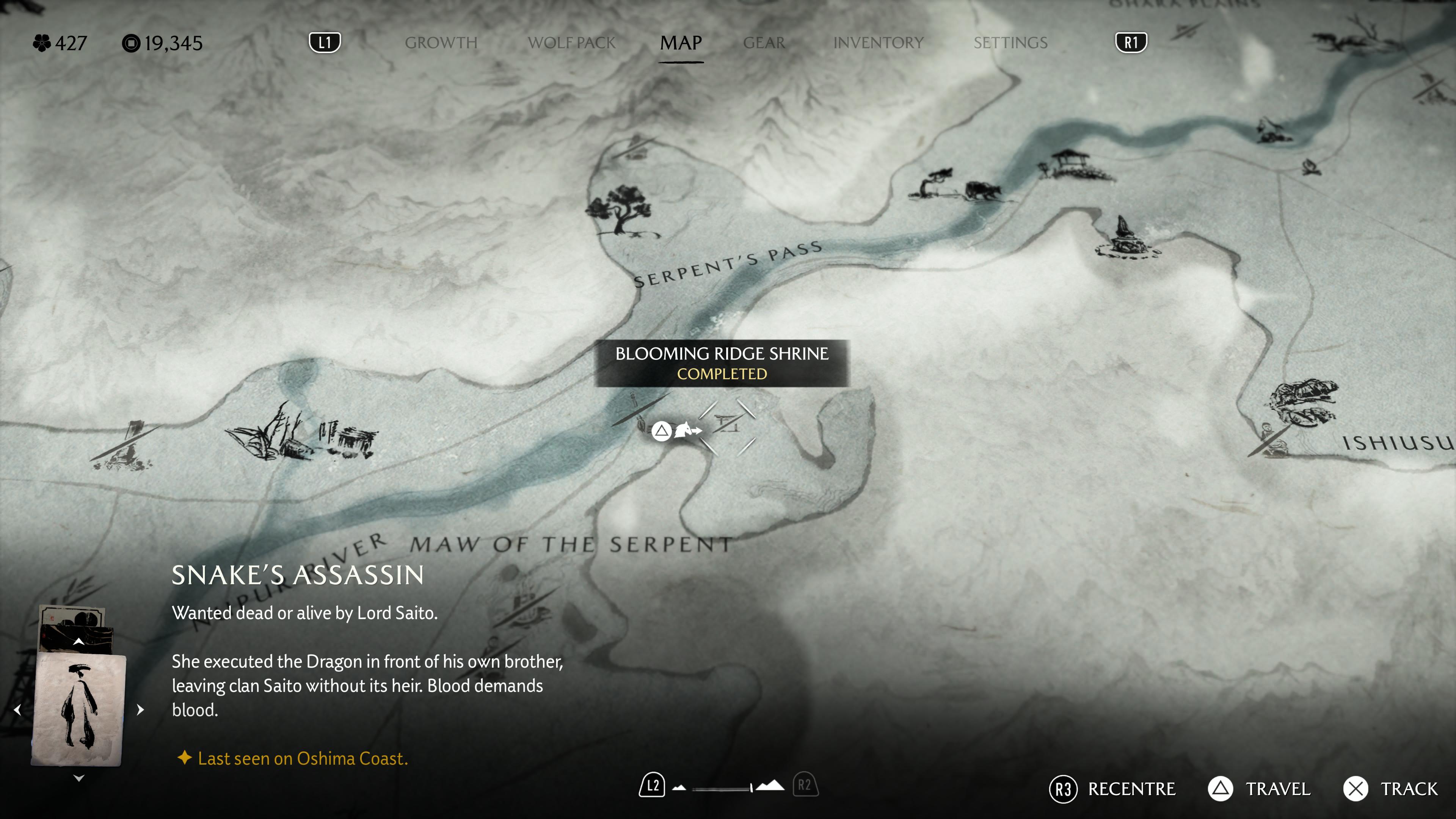Open the Inventory tab
This screenshot has width=1456, height=819.
tap(878, 43)
